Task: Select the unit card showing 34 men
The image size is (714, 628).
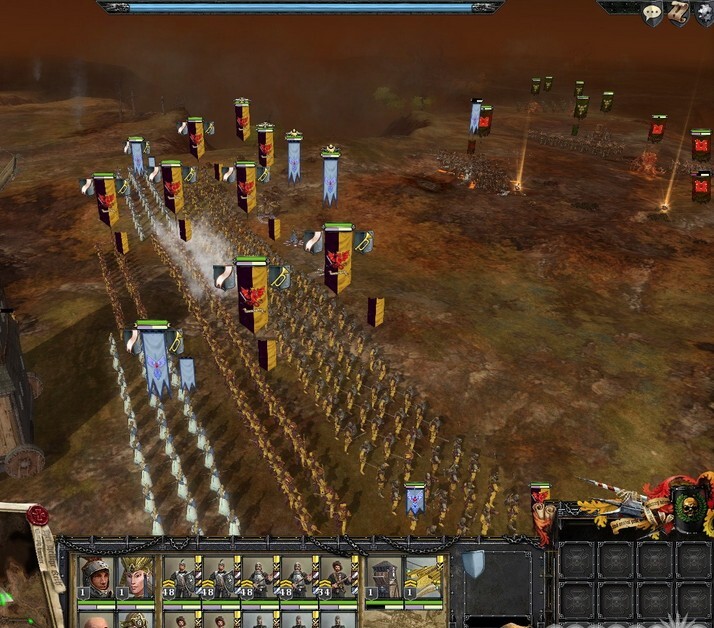Action: click(x=336, y=577)
